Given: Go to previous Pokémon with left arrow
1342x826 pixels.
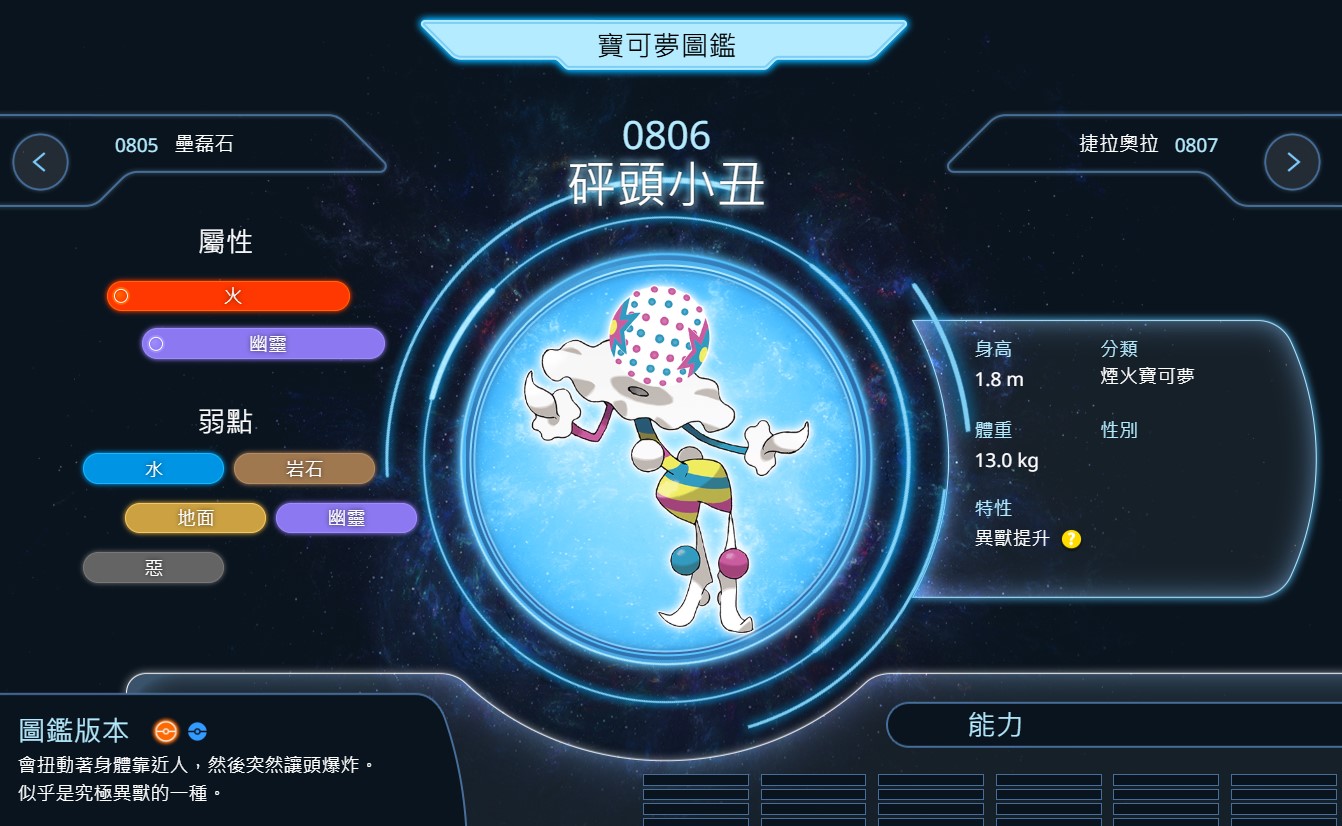Looking at the screenshot, I should 40,162.
